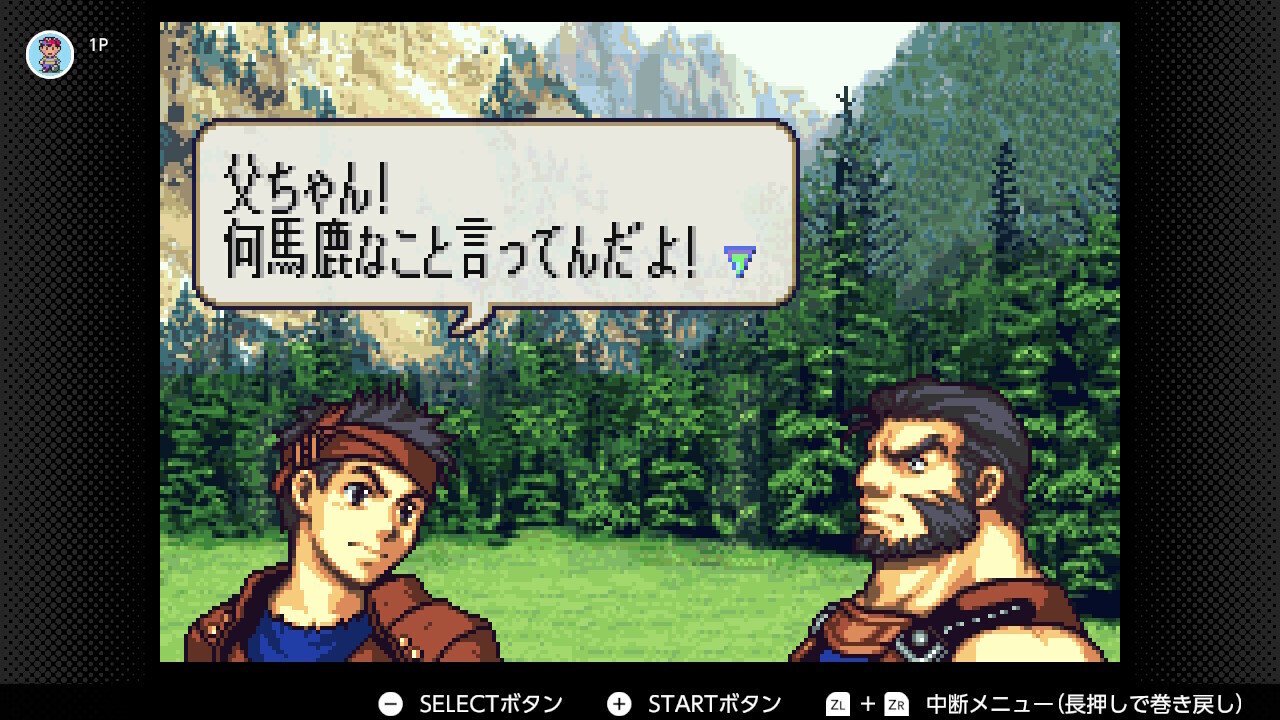Click the 1P label next to the avatar
Image resolution: width=1280 pixels, height=720 pixels.
(x=98, y=43)
